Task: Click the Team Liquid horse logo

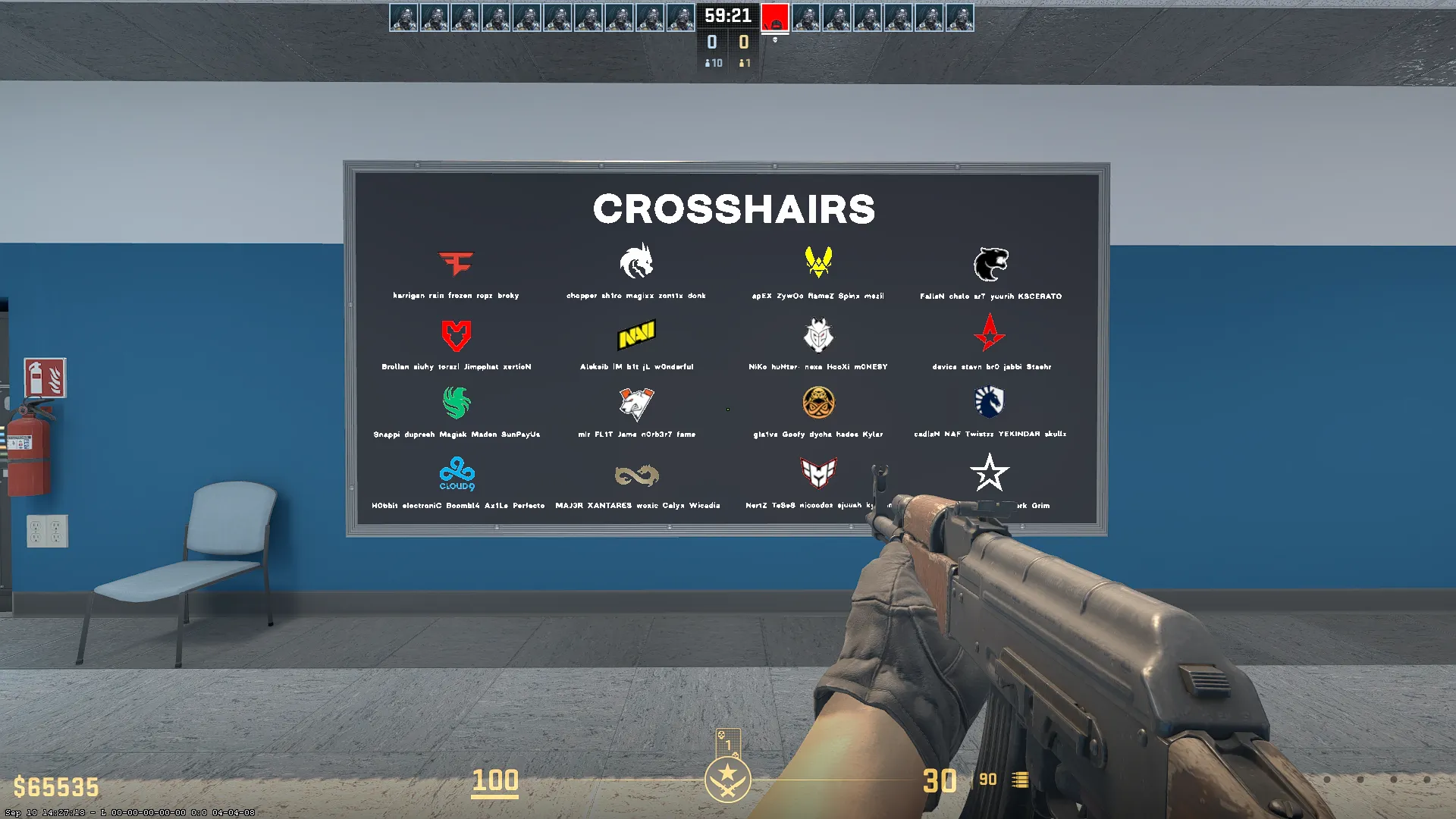Action: pos(990,402)
